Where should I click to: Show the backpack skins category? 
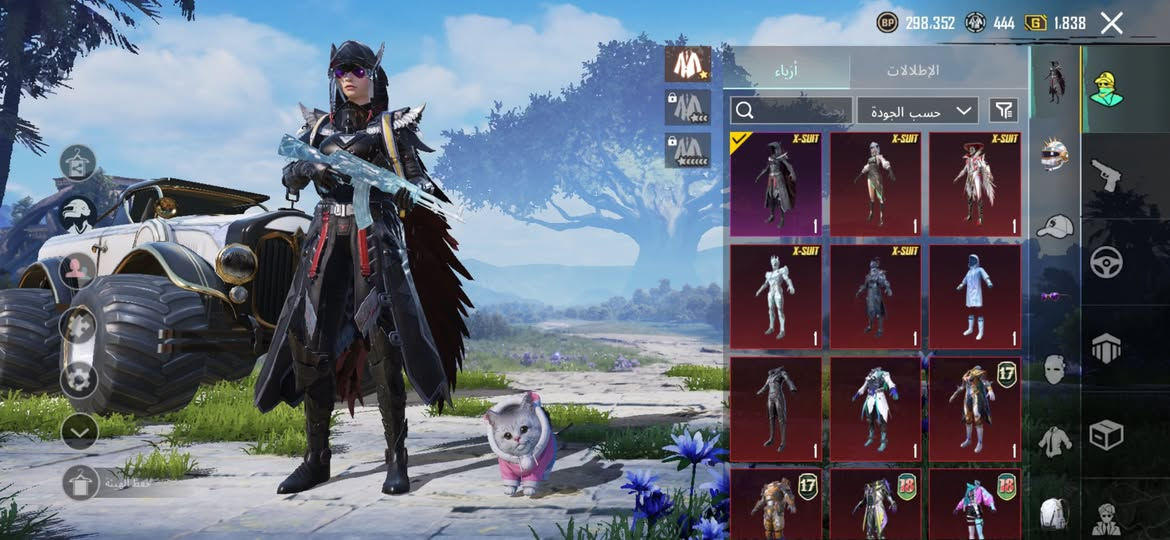point(1054,513)
